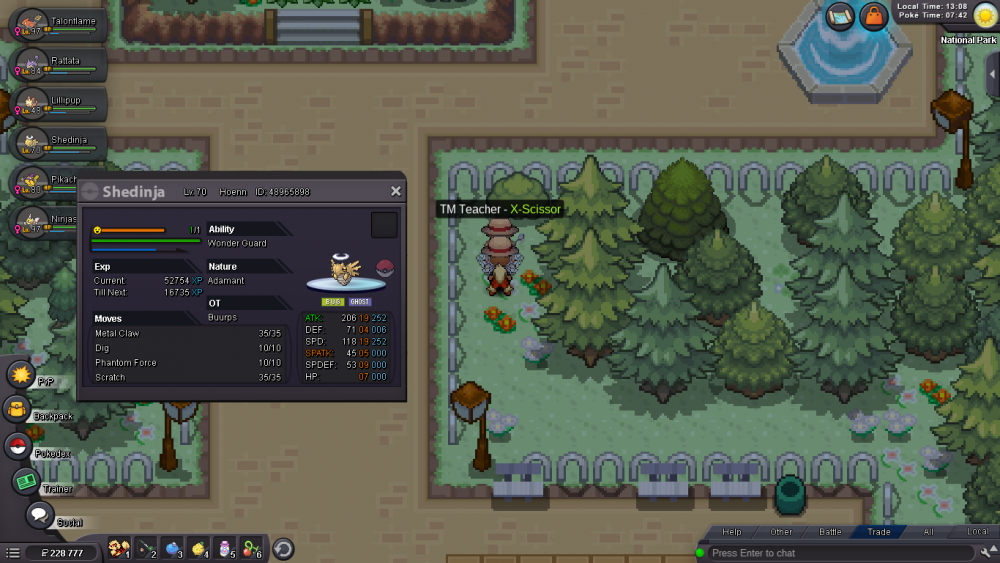Switch to the All chat tab
The width and height of the screenshot is (1000, 563).
(x=928, y=532)
